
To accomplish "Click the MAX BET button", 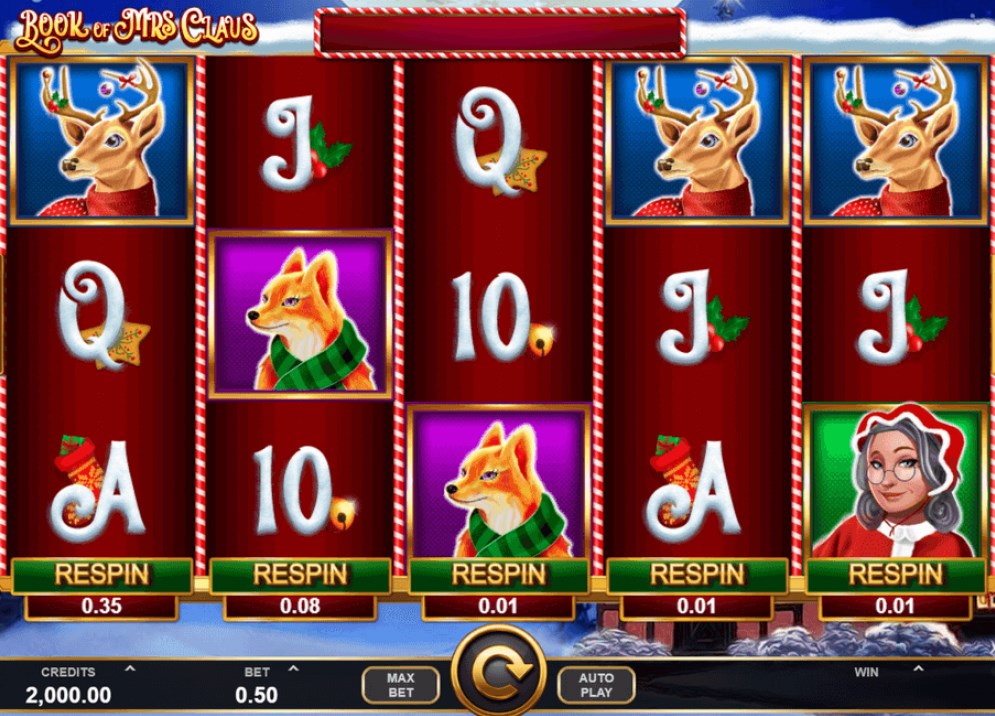I will [x=400, y=685].
